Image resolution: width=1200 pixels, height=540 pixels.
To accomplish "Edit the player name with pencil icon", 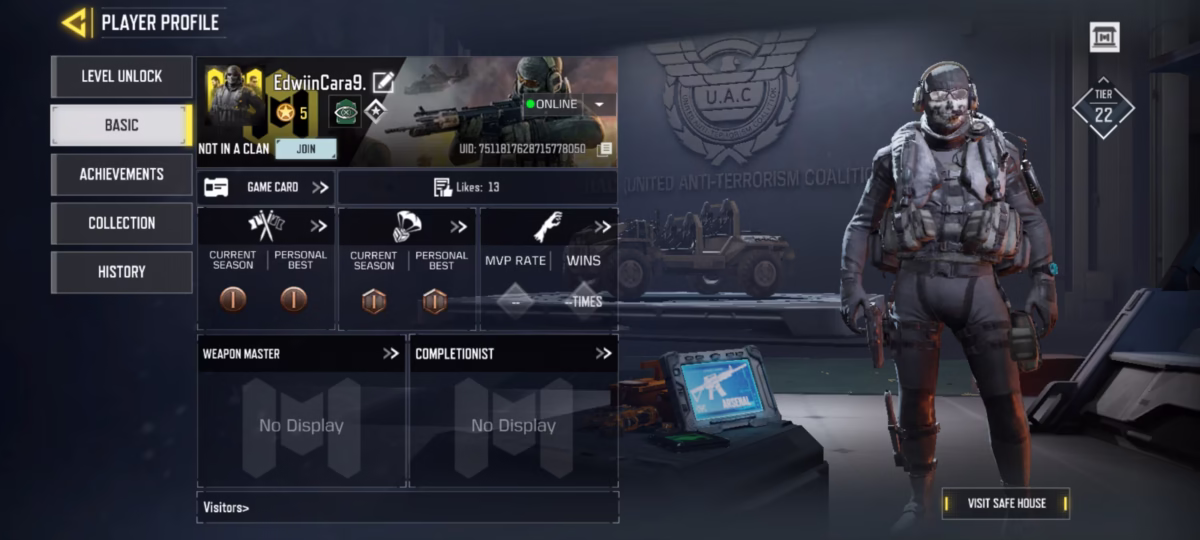I will click(x=383, y=83).
